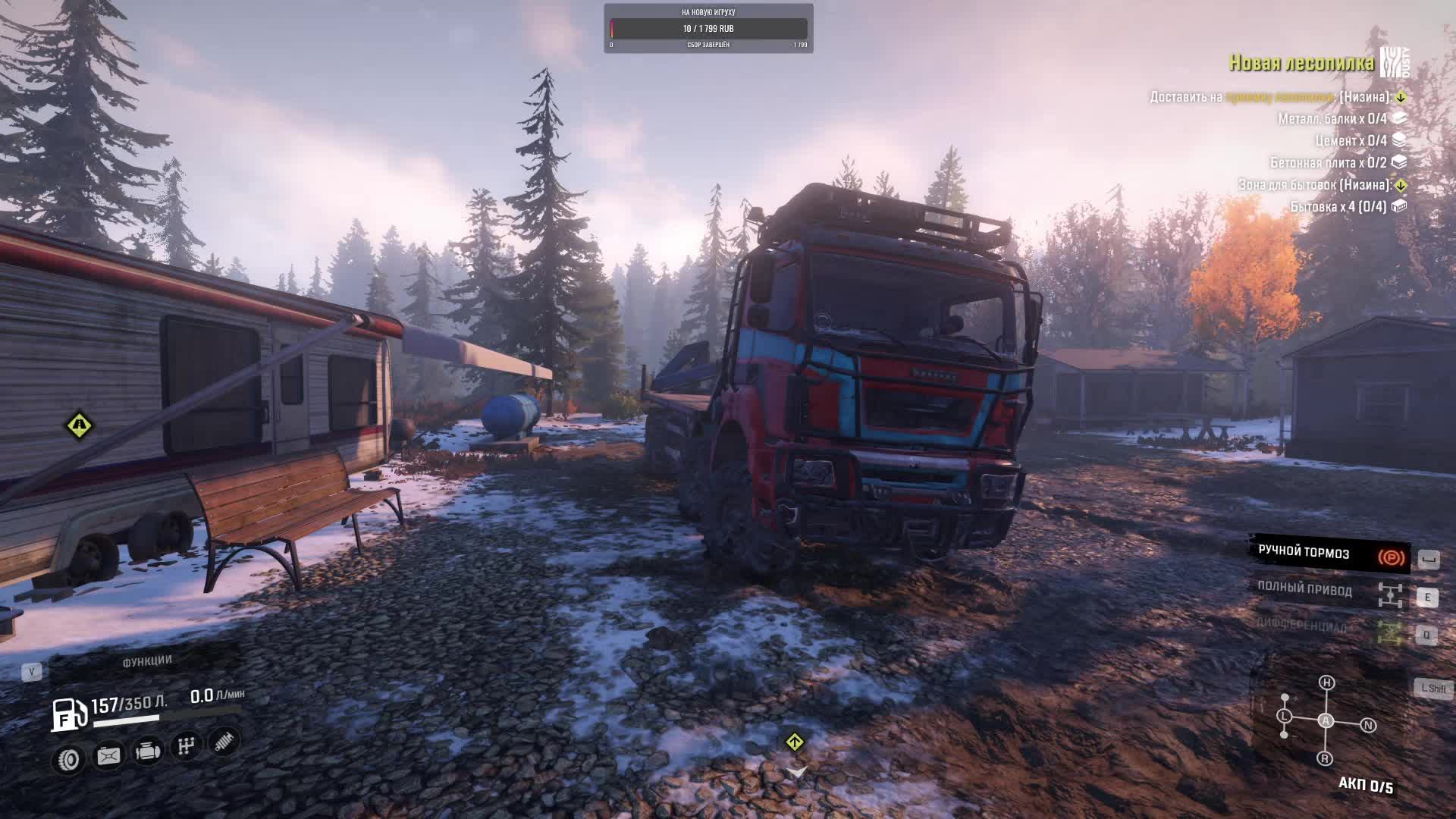Open the Функции functions panel

pyautogui.click(x=147, y=661)
